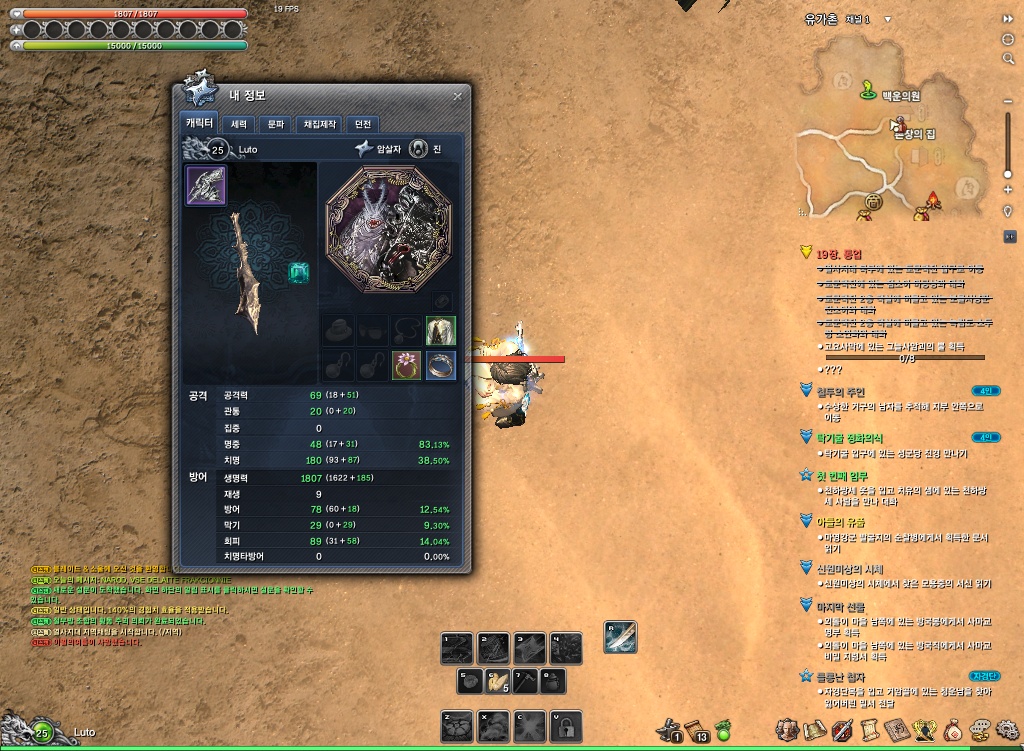
Task: Open the 채널 1 channel dropdown
Action: tap(886, 19)
